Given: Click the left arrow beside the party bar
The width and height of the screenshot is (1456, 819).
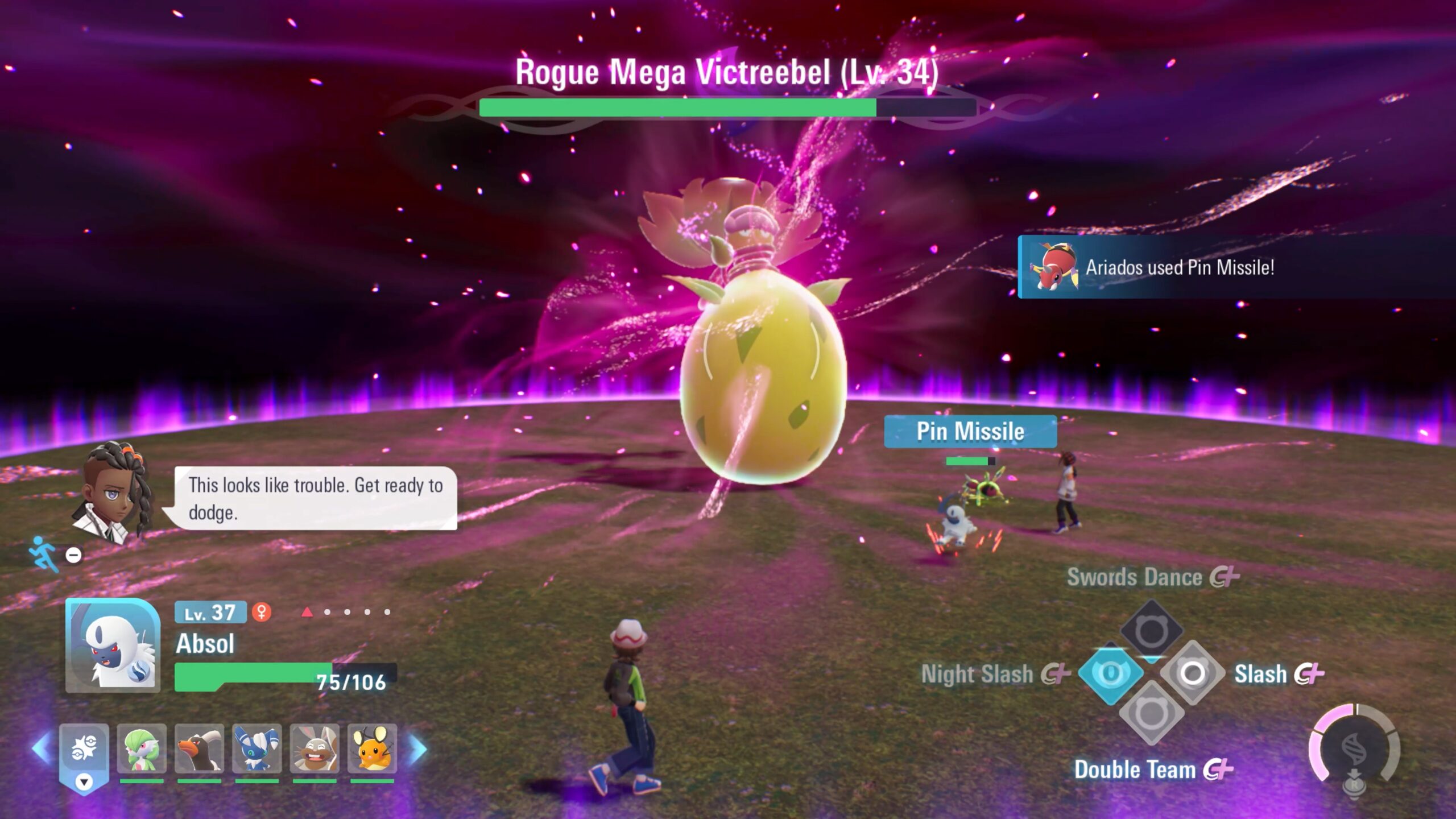Looking at the screenshot, I should click(x=41, y=748).
